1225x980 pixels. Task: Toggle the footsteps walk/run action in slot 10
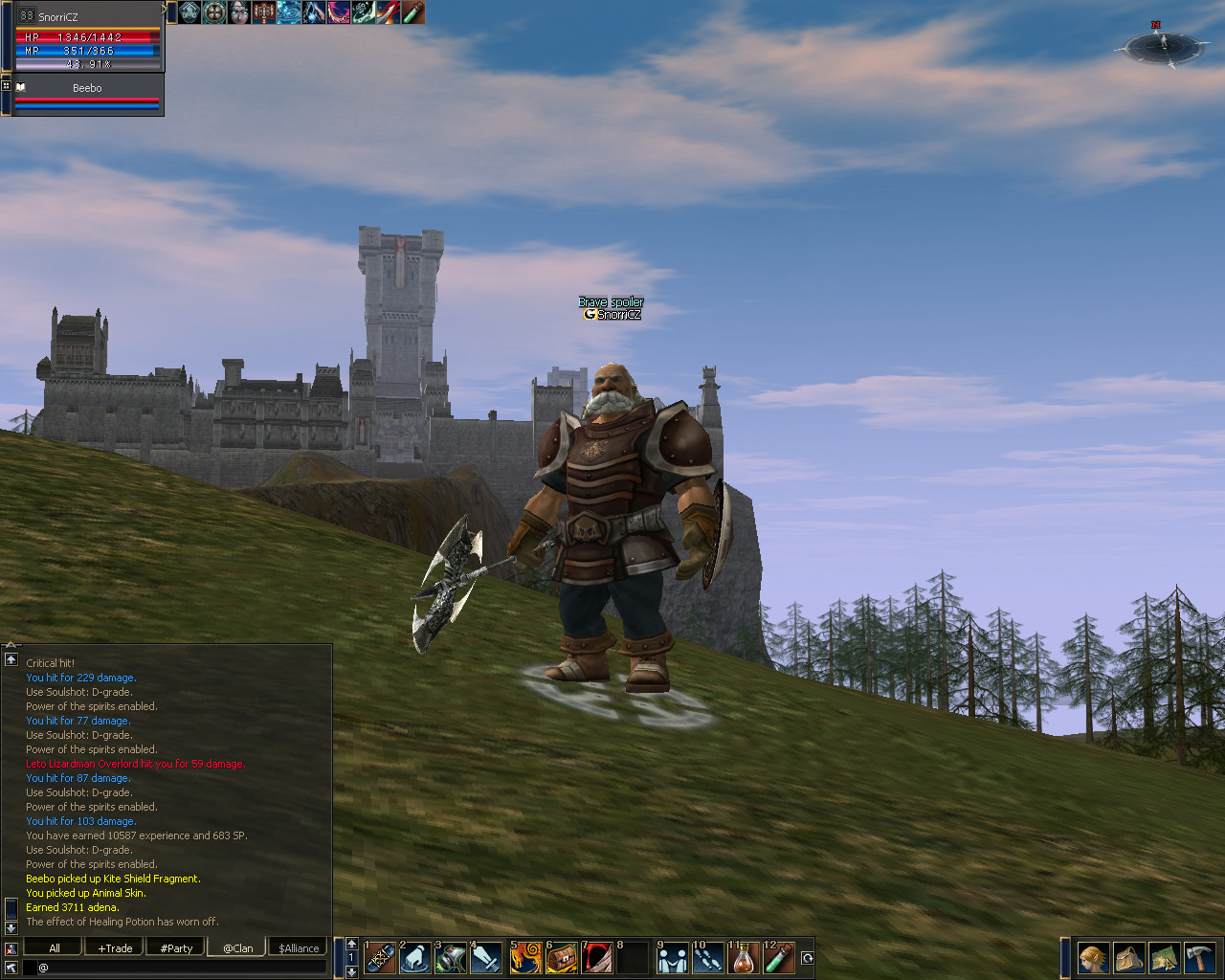coord(708,958)
